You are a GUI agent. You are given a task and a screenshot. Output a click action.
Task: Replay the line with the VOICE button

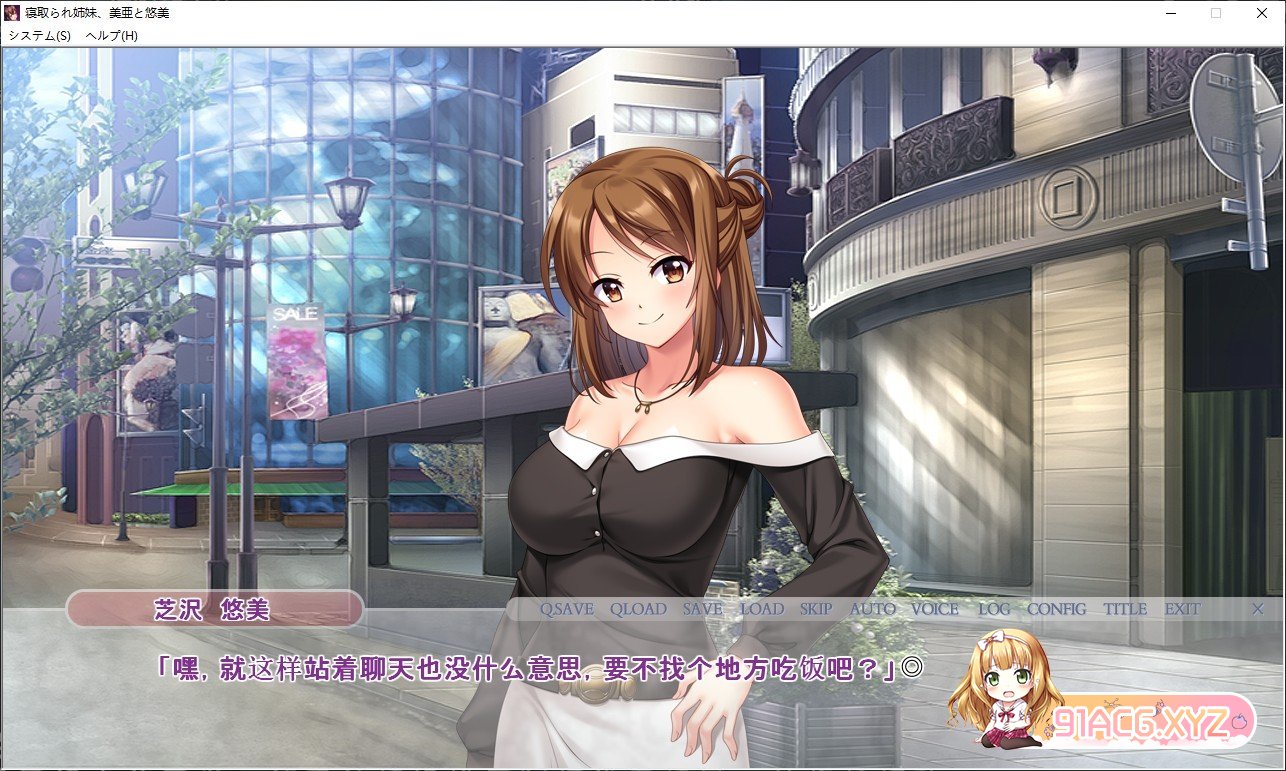pos(935,609)
